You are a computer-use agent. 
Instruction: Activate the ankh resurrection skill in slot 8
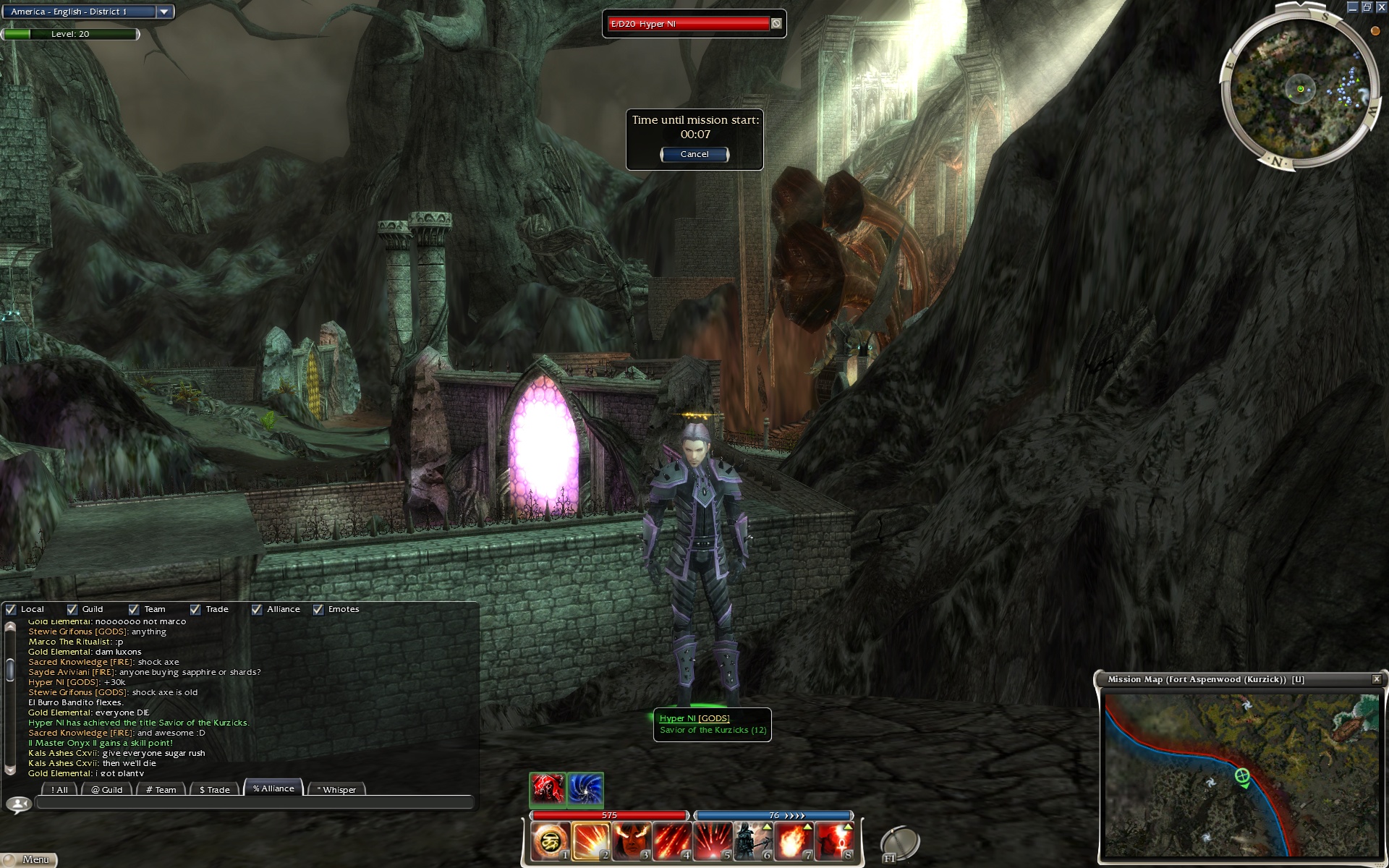(x=834, y=841)
